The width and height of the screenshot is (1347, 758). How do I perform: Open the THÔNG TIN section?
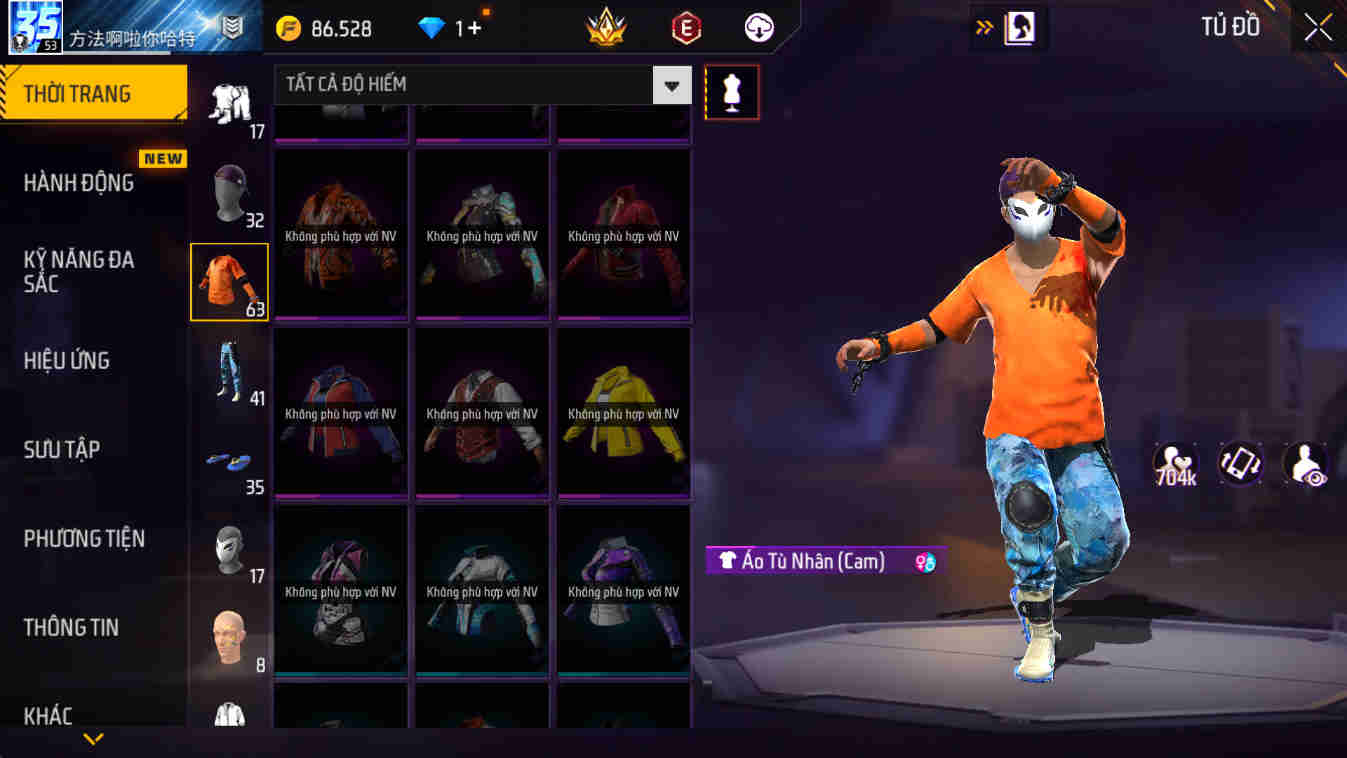(x=71, y=627)
